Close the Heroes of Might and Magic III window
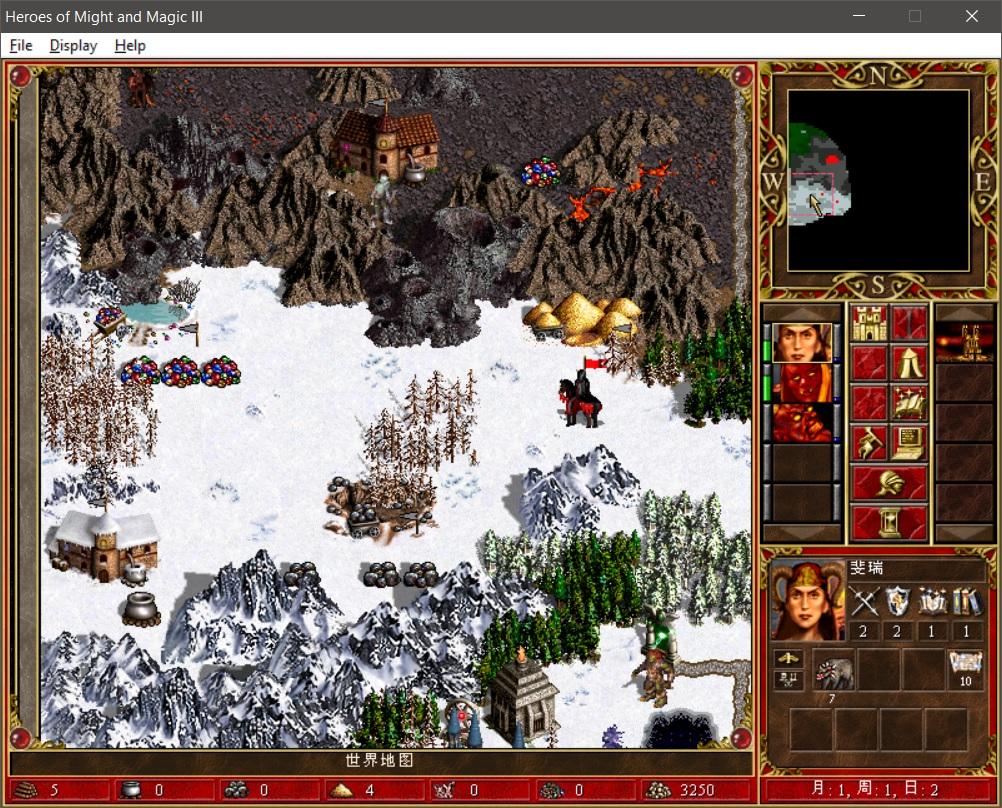Image resolution: width=1002 pixels, height=808 pixels. click(971, 16)
